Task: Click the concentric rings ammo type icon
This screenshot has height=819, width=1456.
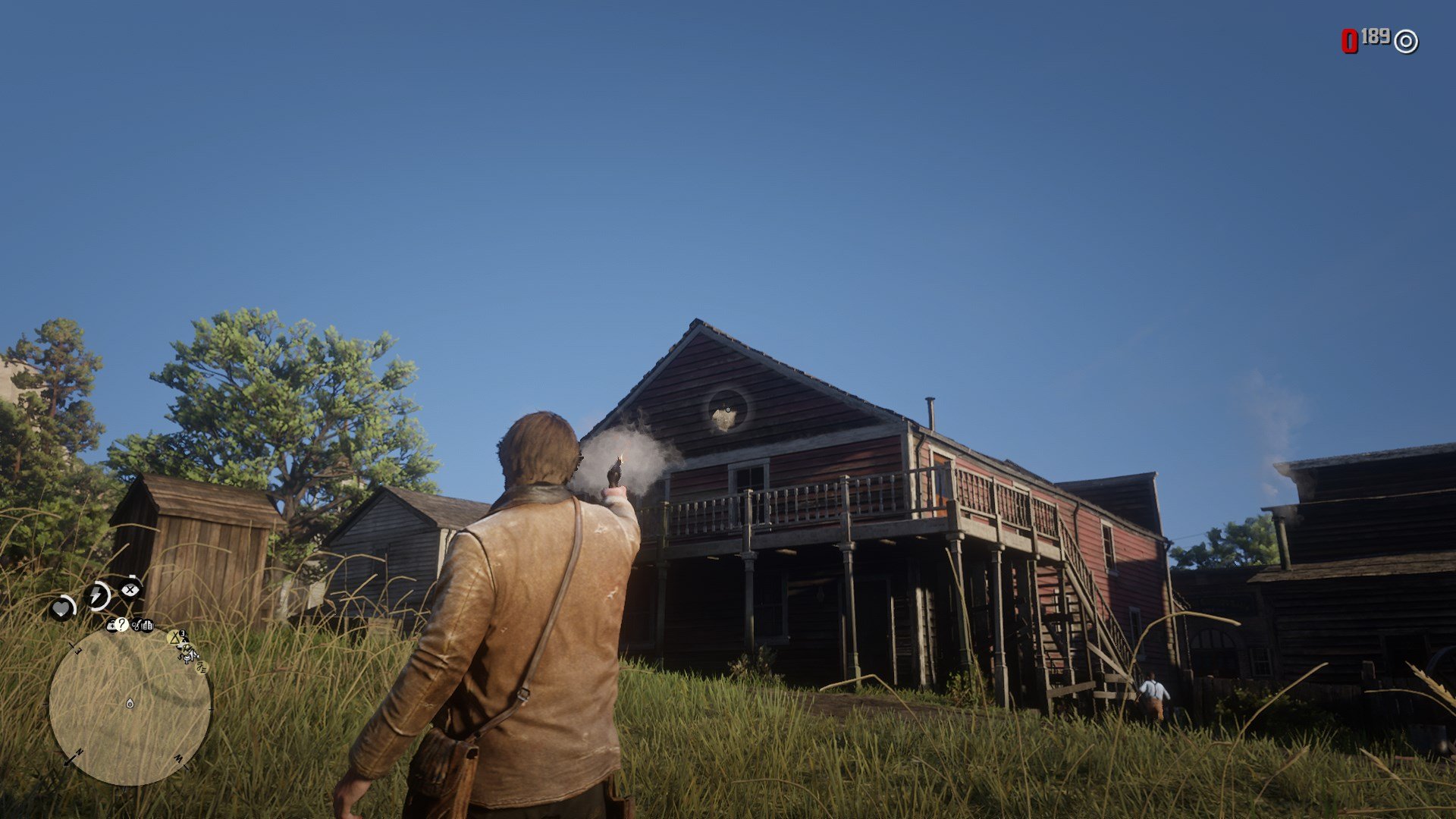Action: [1406, 42]
